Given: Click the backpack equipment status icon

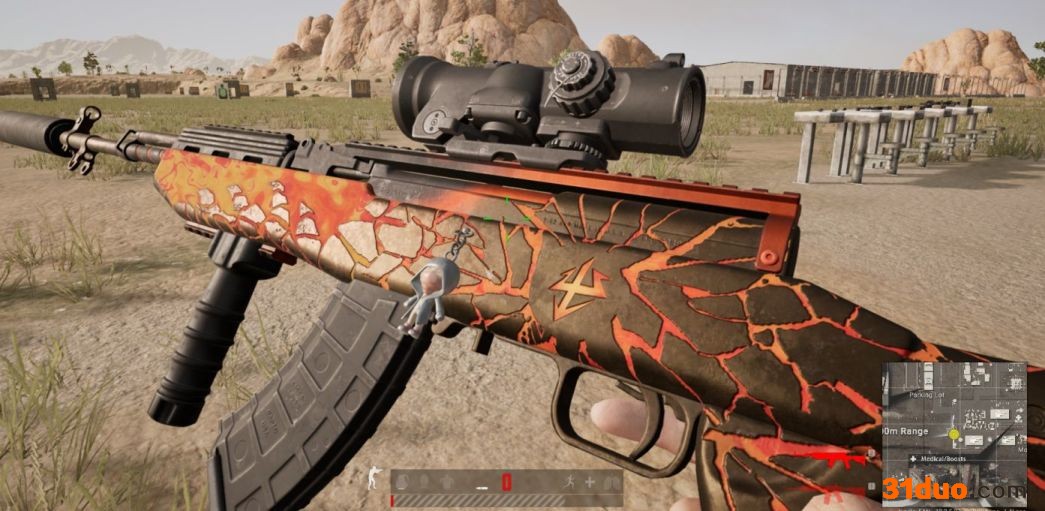Looking at the screenshot, I should click(400, 482).
